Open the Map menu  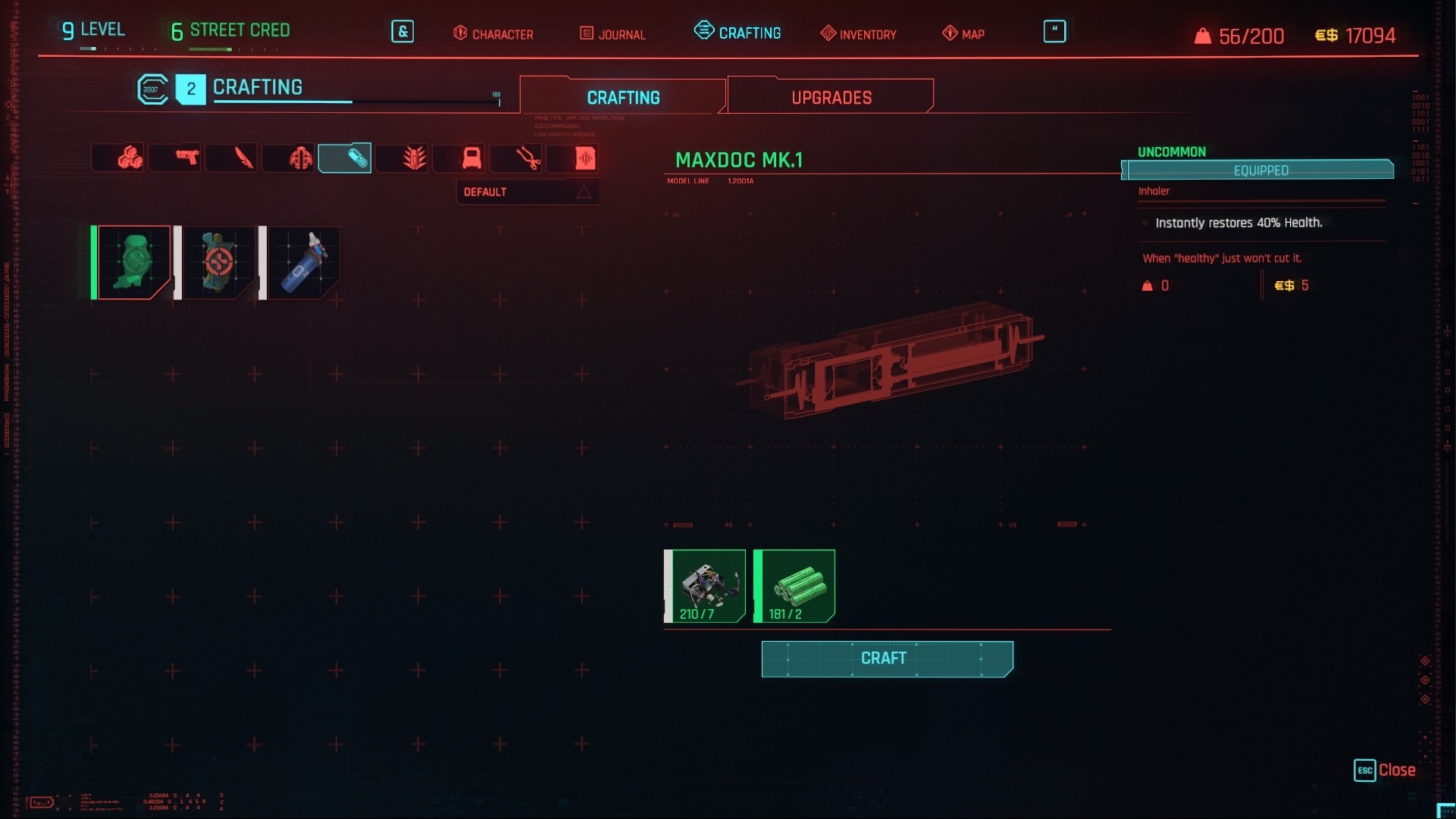[963, 34]
